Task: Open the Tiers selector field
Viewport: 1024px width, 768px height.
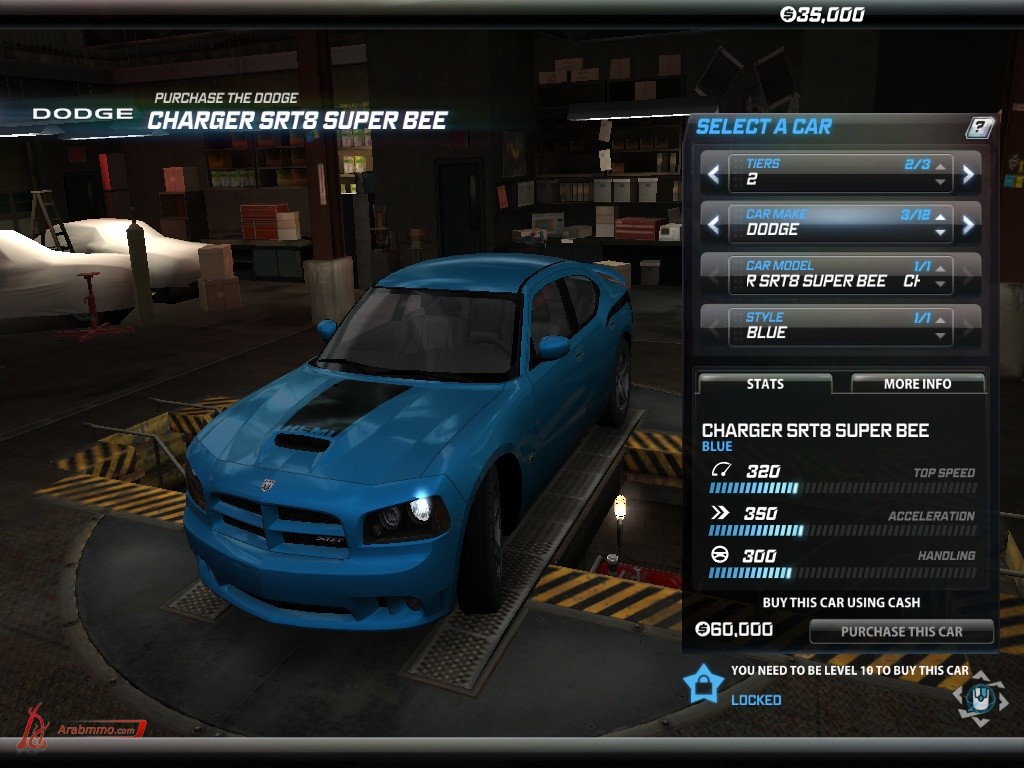Action: (840, 173)
